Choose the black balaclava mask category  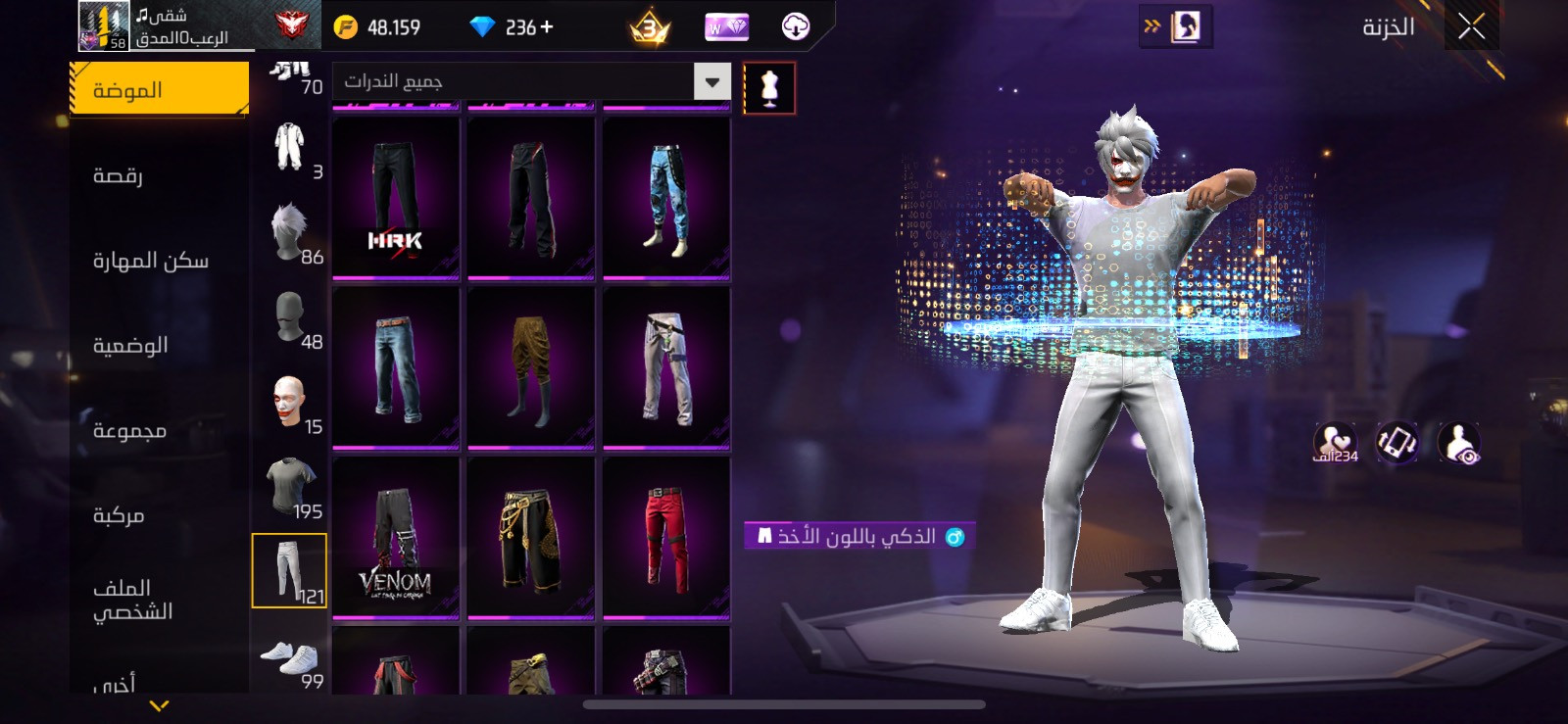point(290,317)
